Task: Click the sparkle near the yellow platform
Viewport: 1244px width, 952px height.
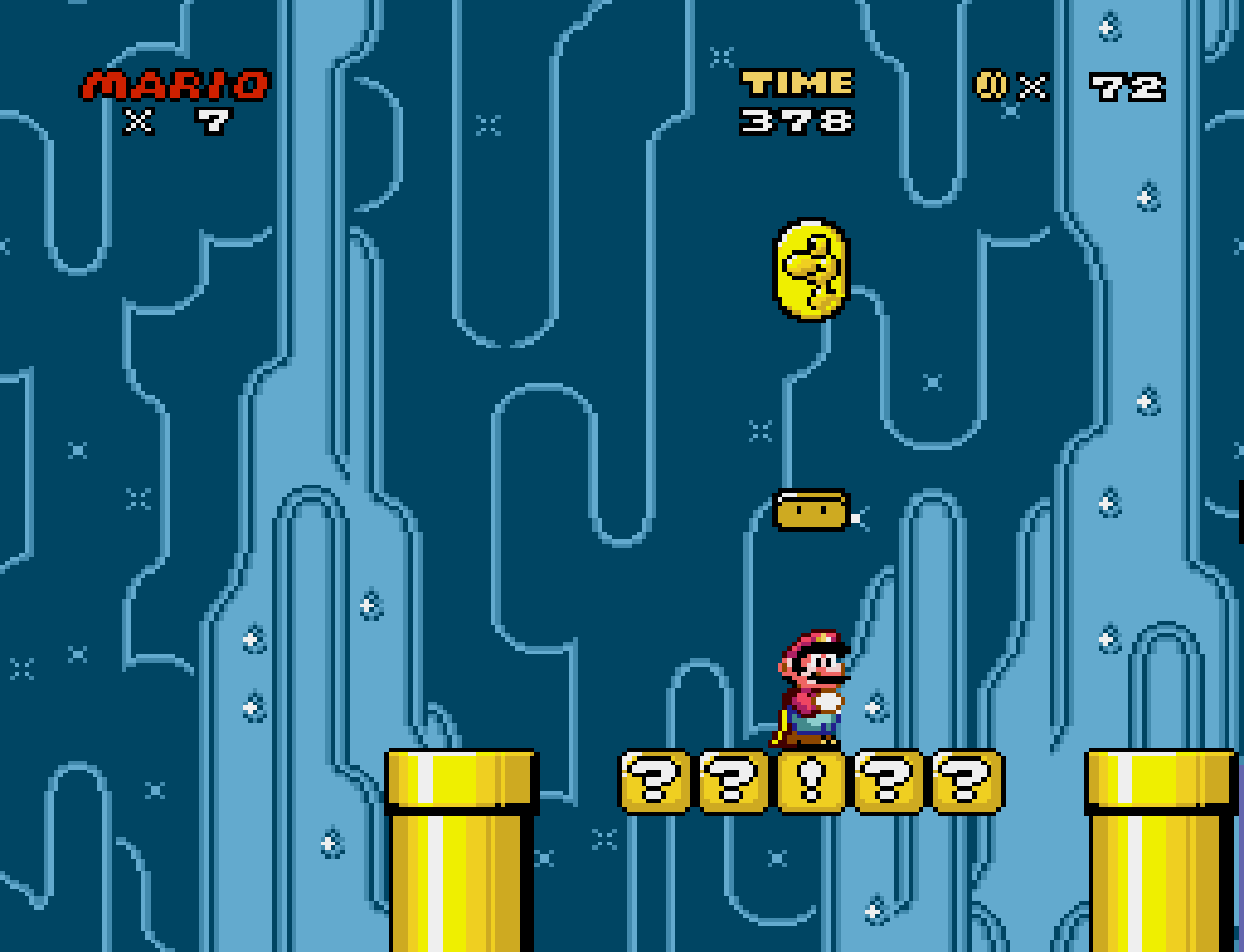Action: (854, 518)
